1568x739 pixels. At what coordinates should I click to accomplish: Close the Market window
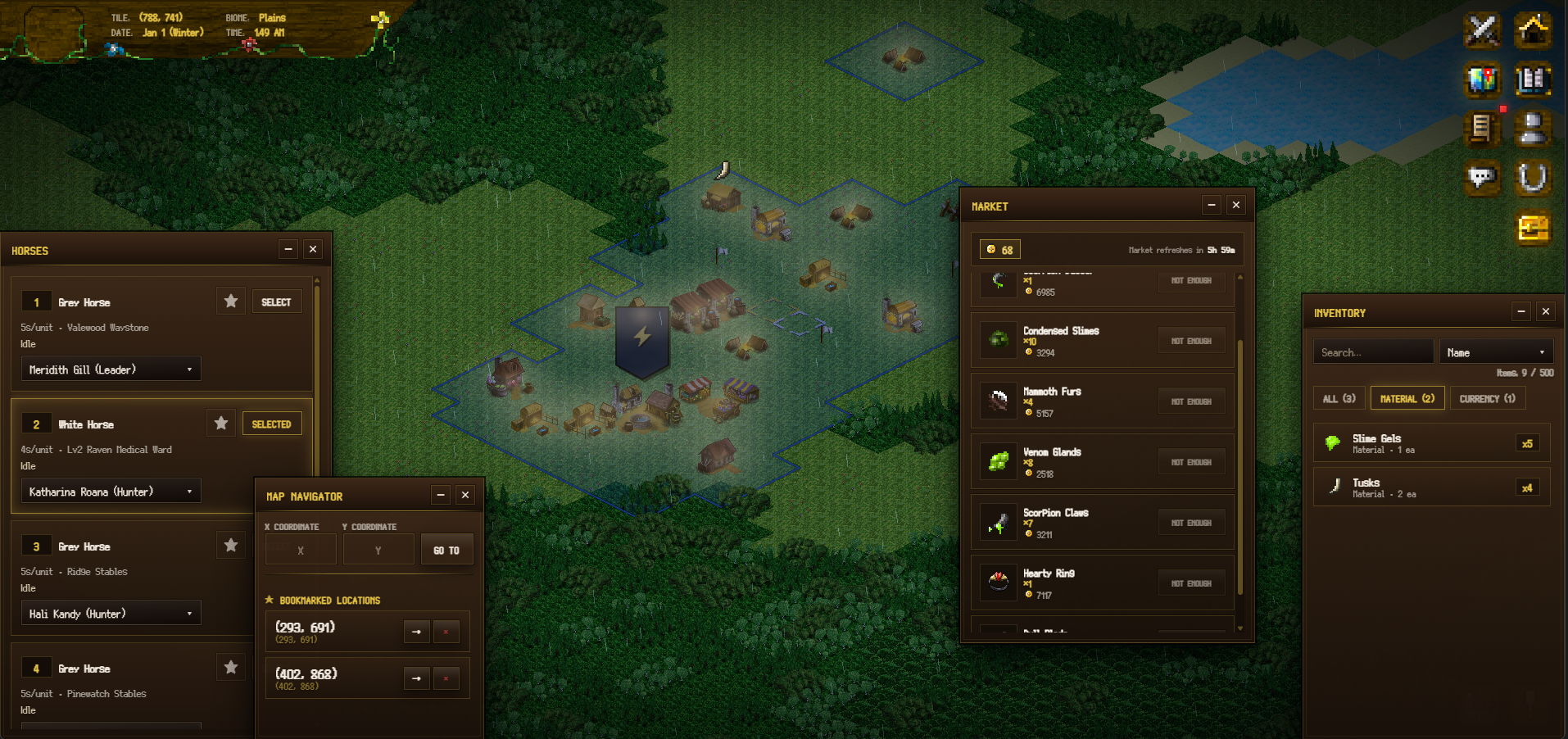click(1236, 205)
